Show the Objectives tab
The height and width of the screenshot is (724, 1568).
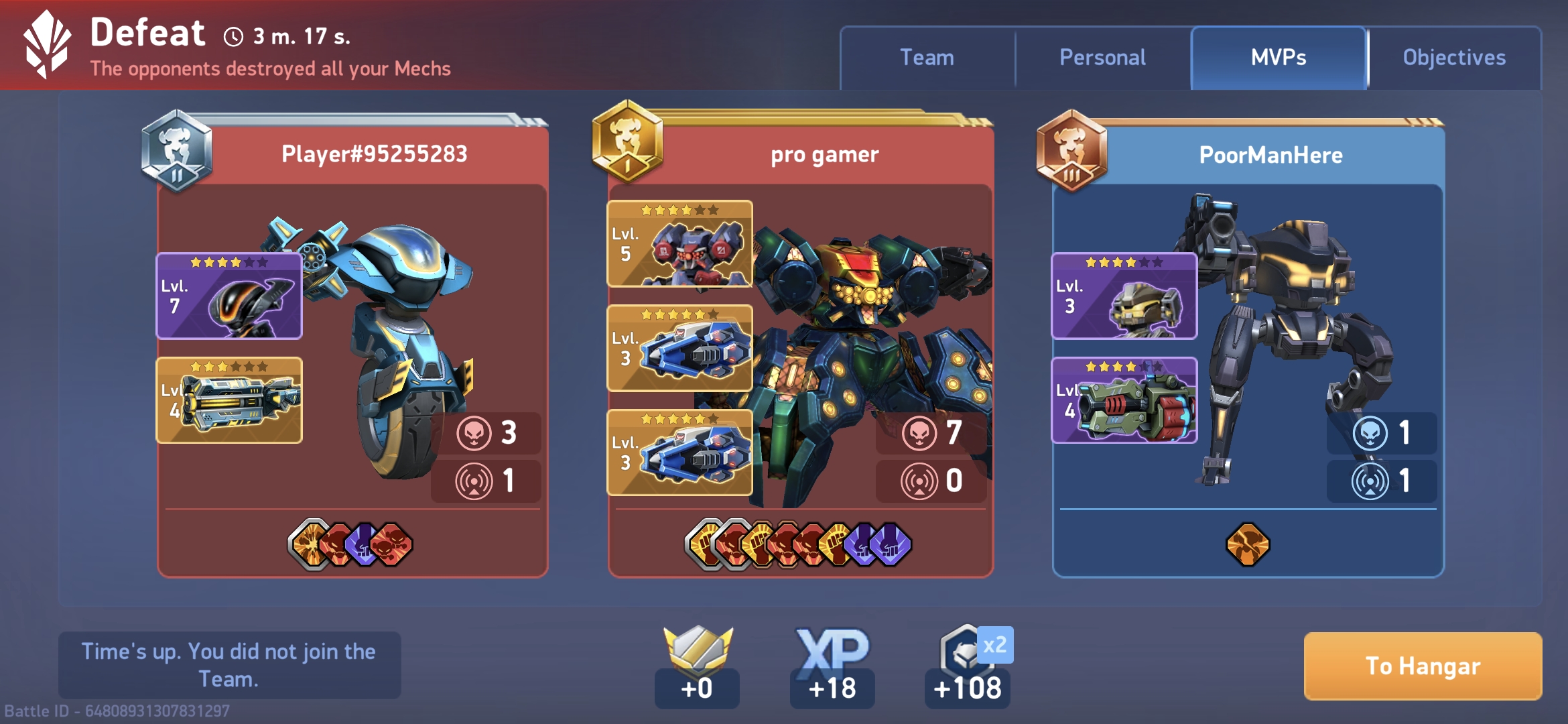click(1454, 58)
